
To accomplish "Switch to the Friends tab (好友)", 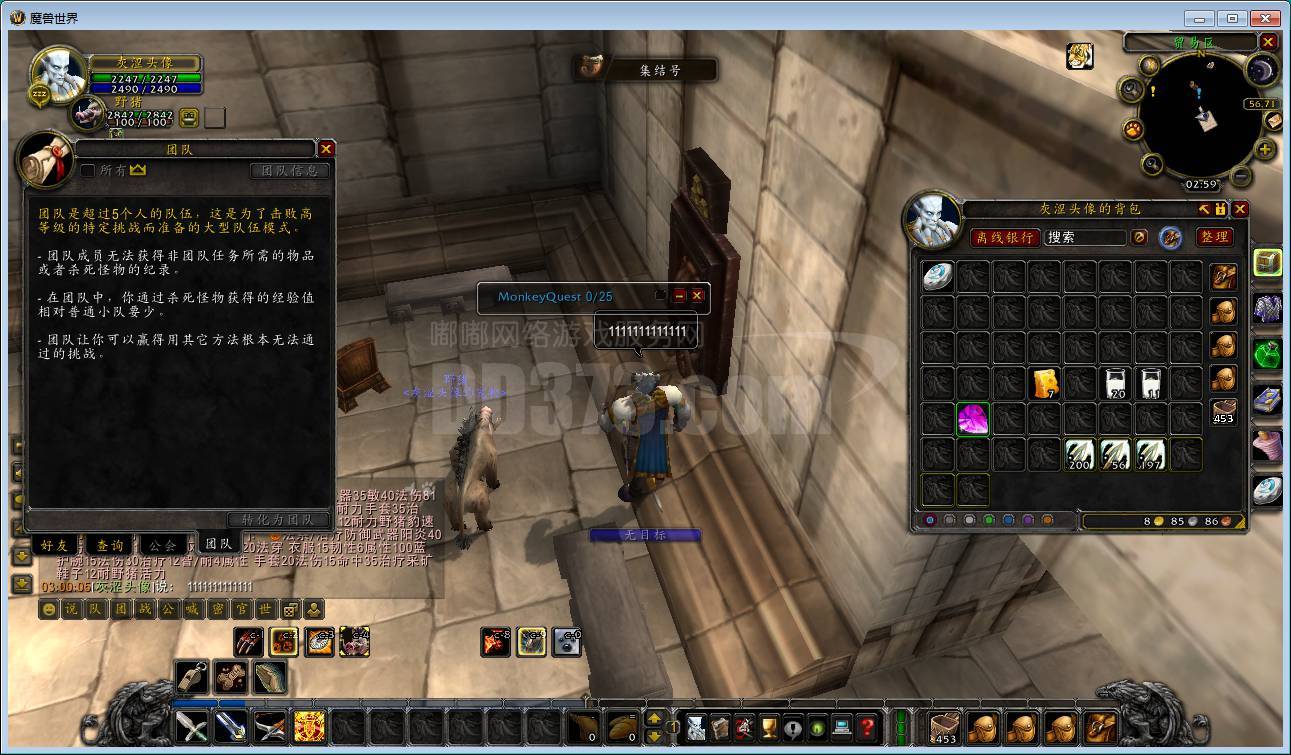I will [55, 545].
